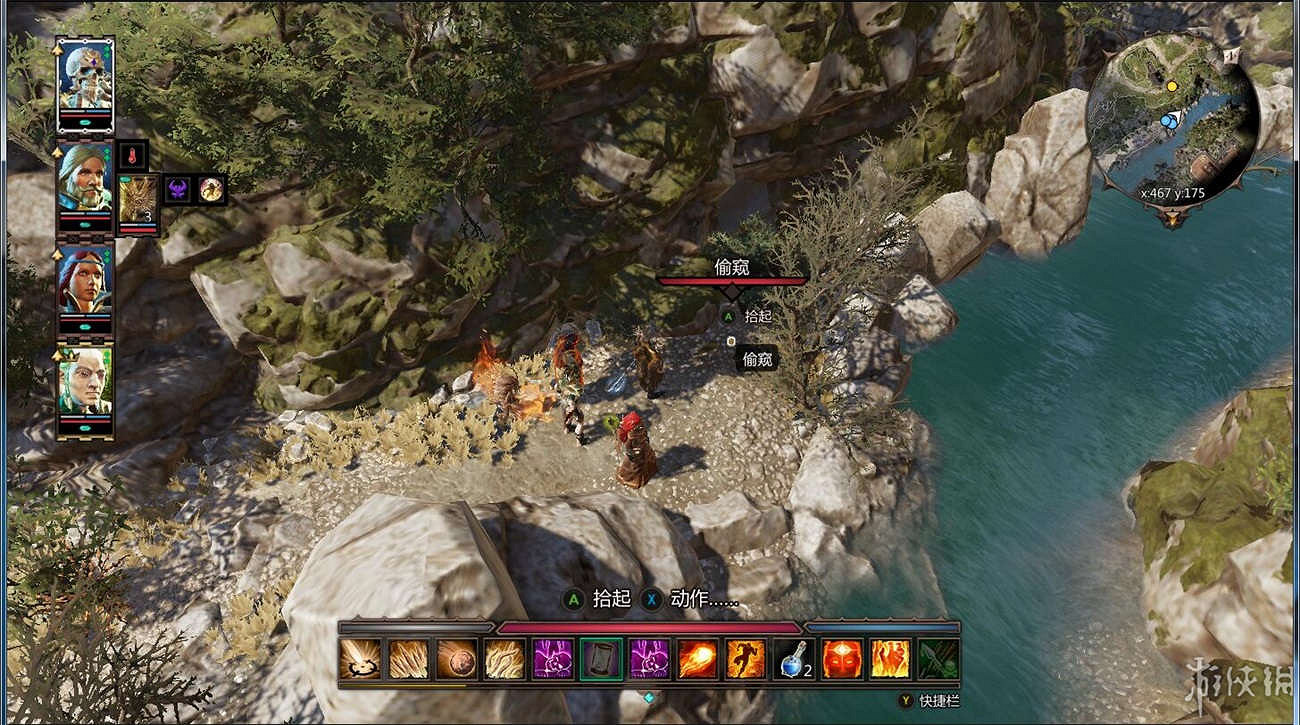Select the highlighted scroll slot
Screen dimensions: 1300x725
click(x=601, y=659)
